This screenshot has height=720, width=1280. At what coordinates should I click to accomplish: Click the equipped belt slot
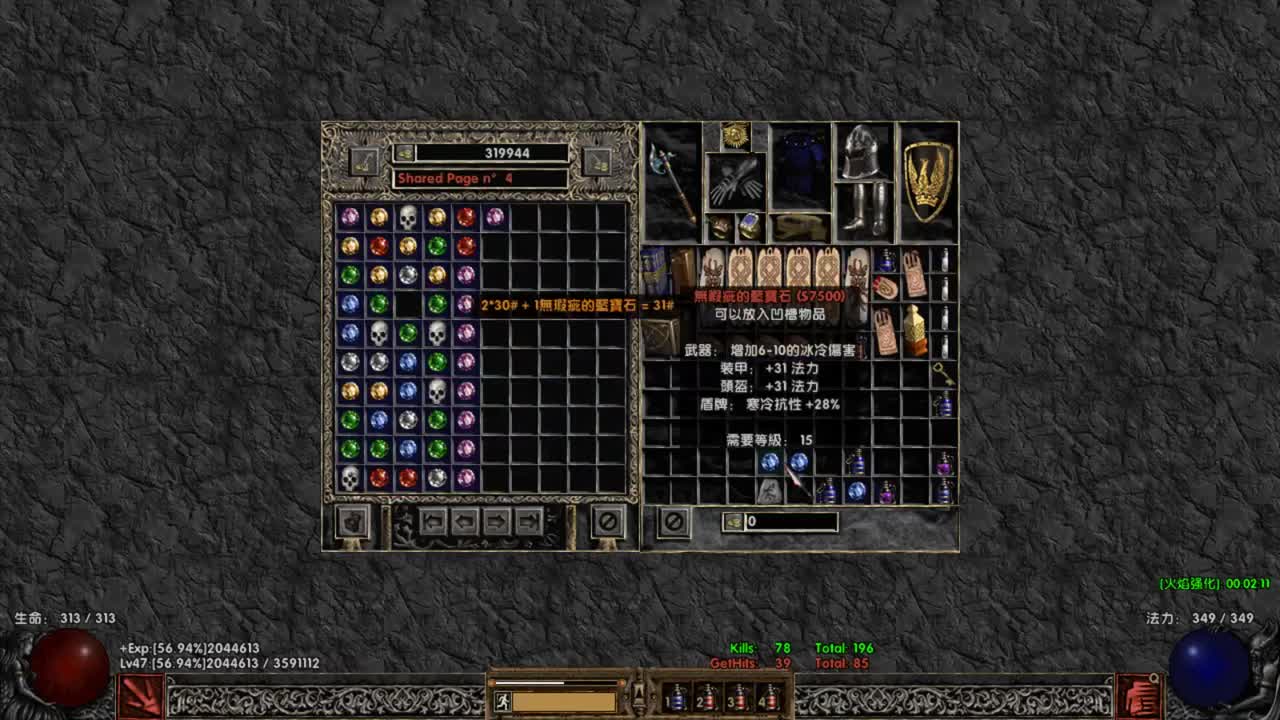[x=801, y=227]
